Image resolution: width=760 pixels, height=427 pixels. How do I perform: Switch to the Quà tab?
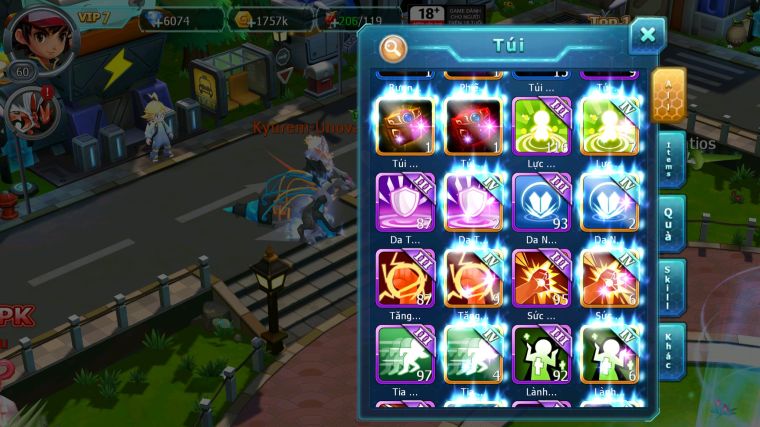pyautogui.click(x=671, y=222)
